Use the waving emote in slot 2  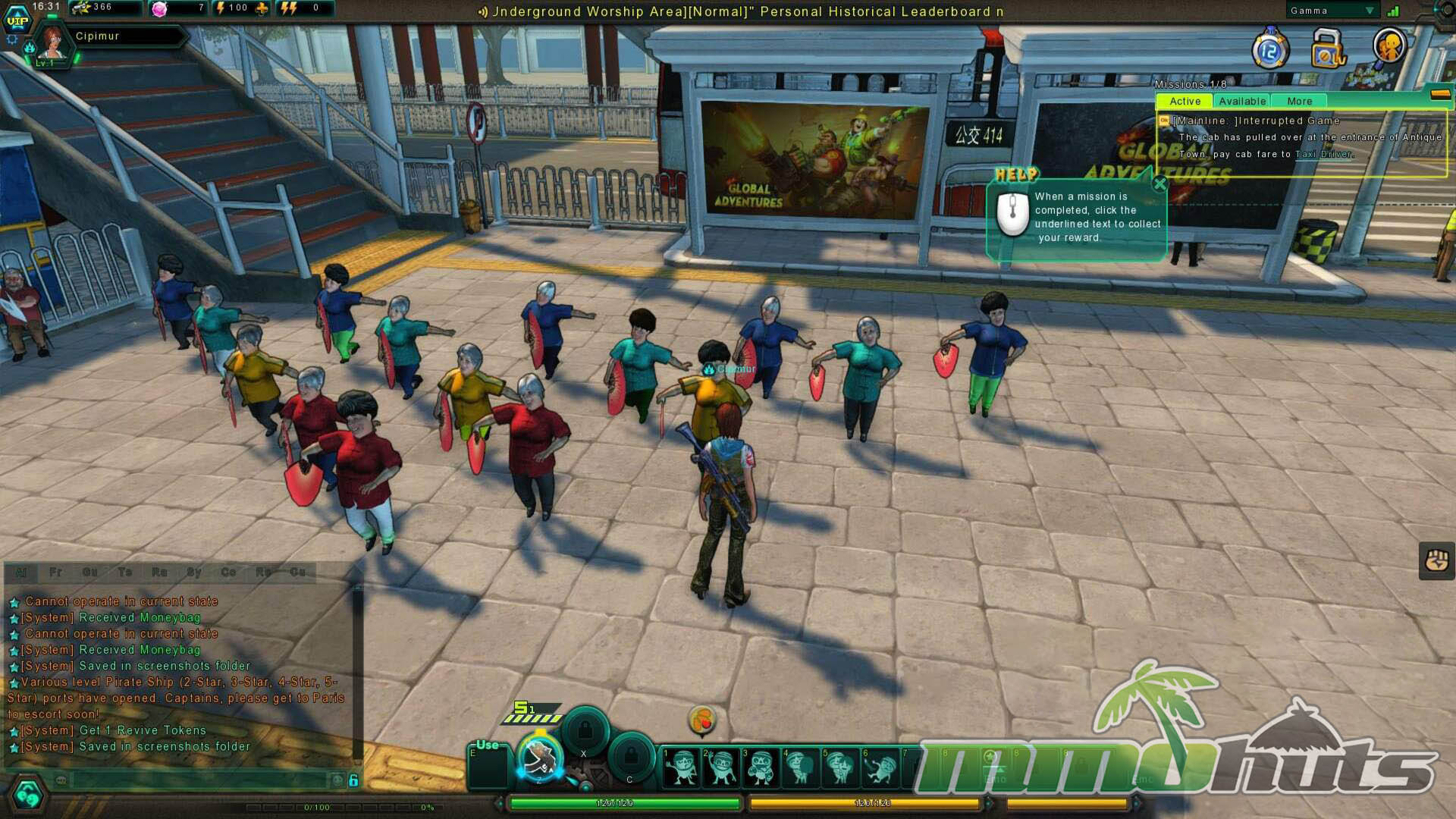click(x=720, y=766)
